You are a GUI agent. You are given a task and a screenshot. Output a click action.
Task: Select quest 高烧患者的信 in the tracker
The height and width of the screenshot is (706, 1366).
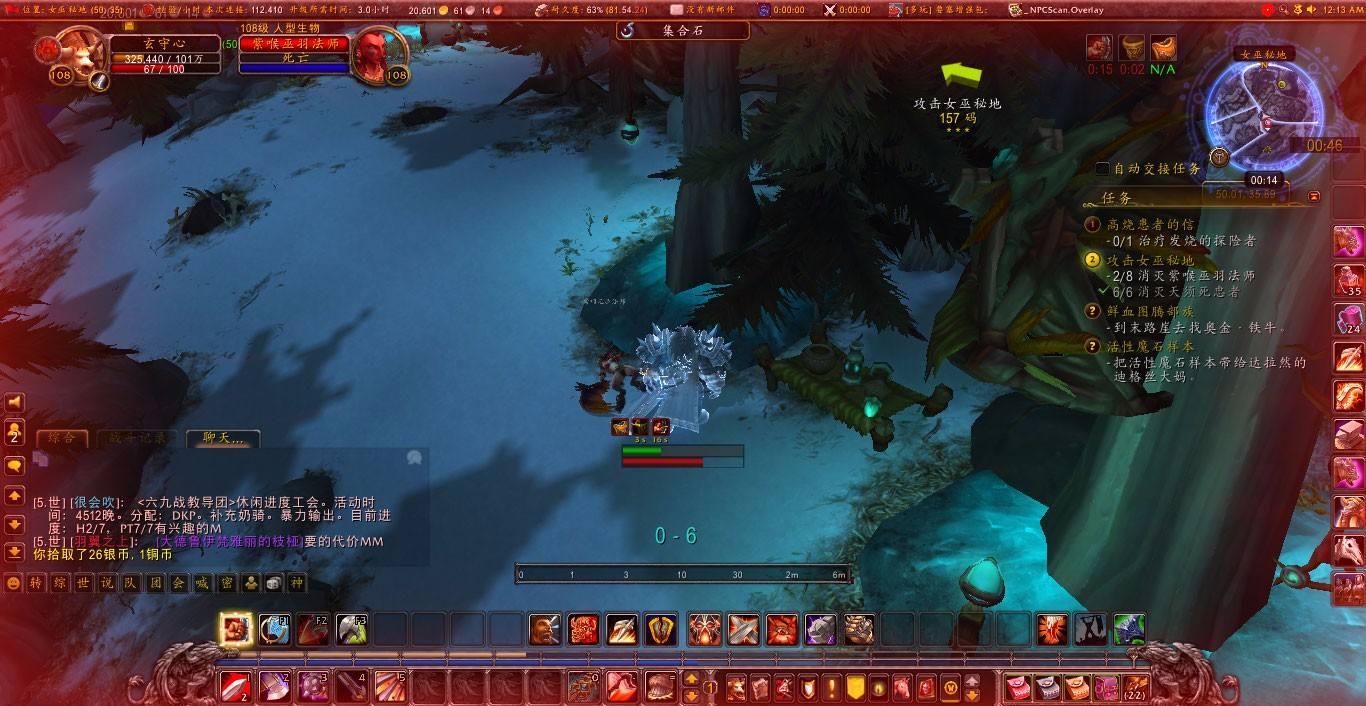click(x=1147, y=225)
